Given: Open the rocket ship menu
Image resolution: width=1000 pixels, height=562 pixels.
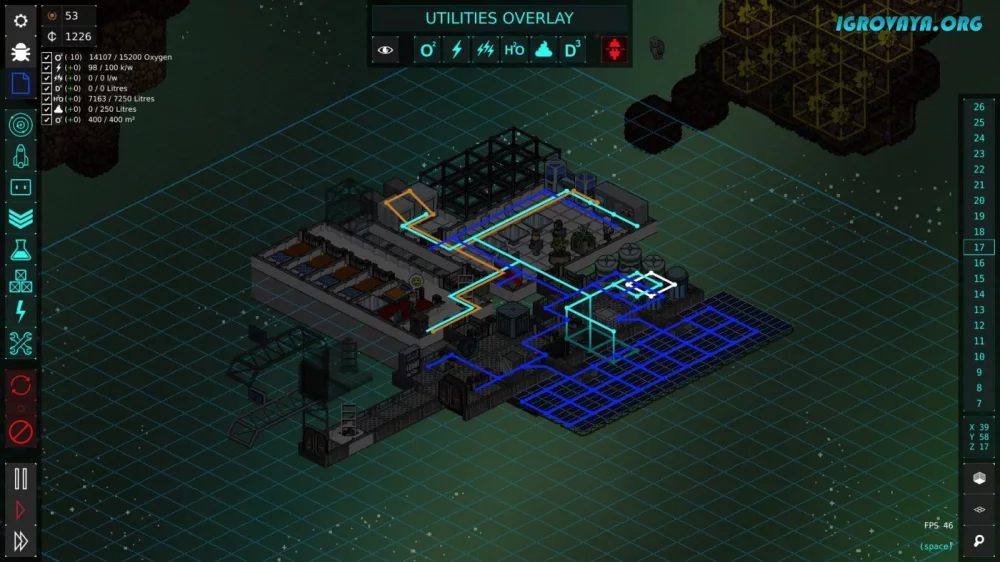Looking at the screenshot, I should 20,155.
